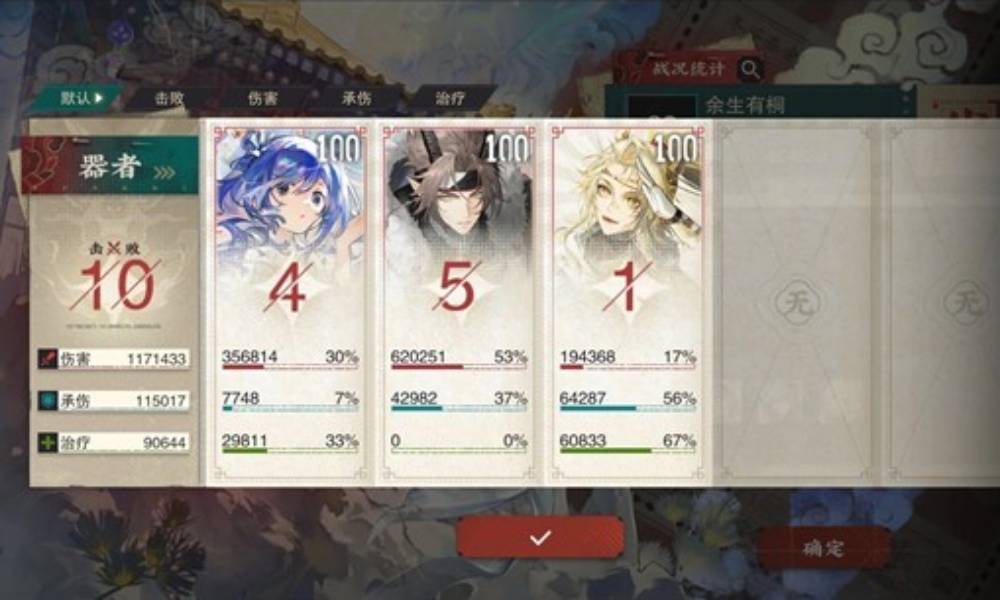This screenshot has width=1000, height=600.
Task: Select the 承伤 damage taken tab
Action: [356, 98]
